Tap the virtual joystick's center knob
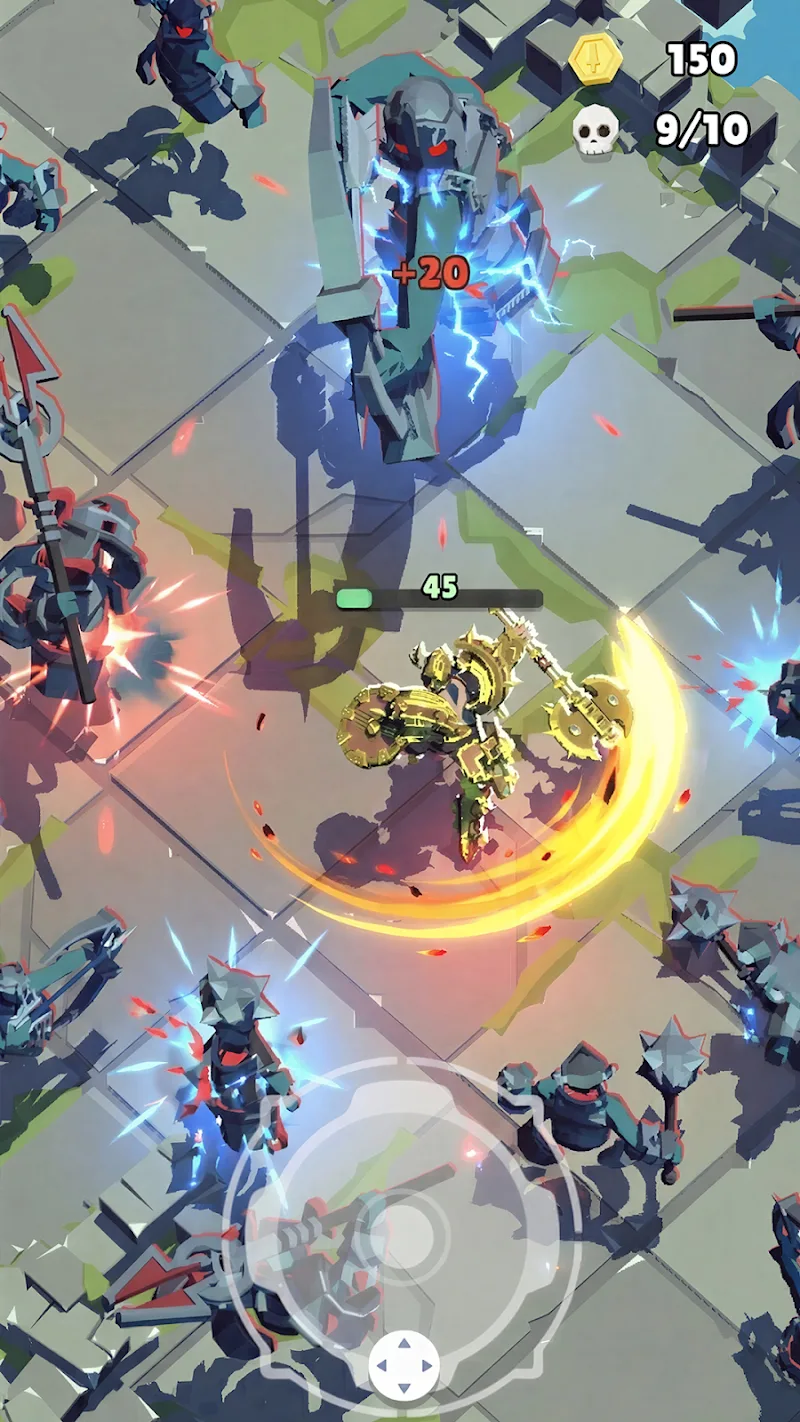The width and height of the screenshot is (800, 1422). point(404,1229)
